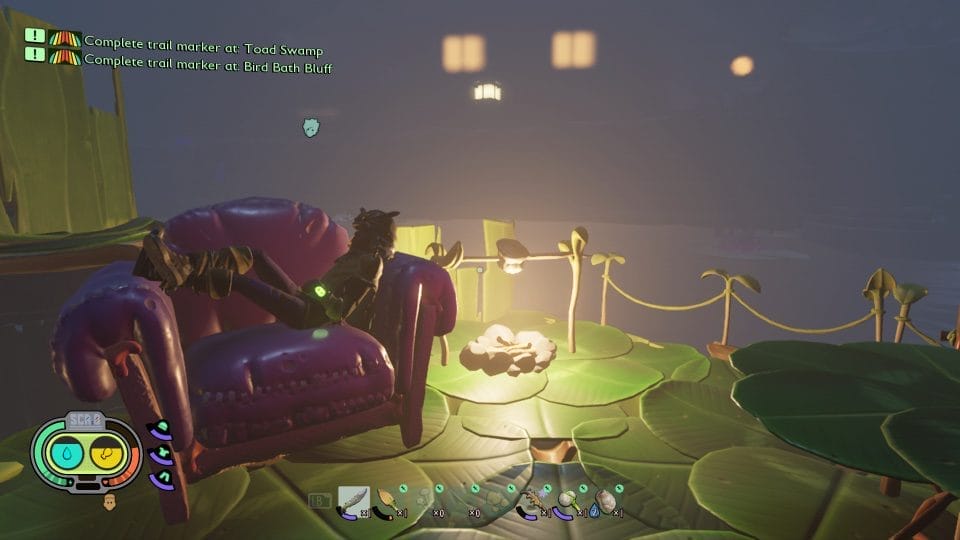Viewport: 960px width, 540px height.
Task: Click the player face icon below the status gauge
Action: (110, 498)
